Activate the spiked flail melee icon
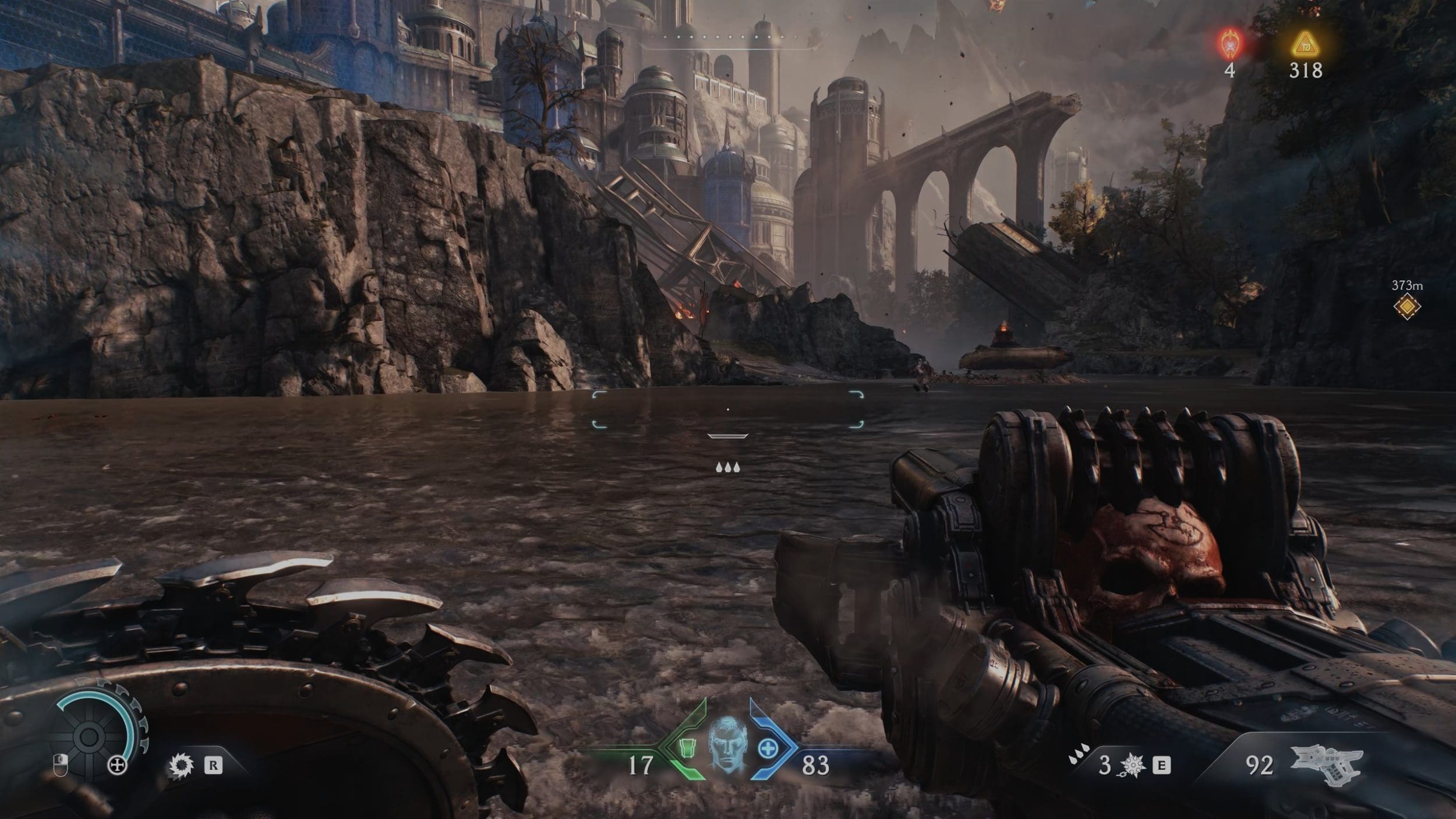The height and width of the screenshot is (819, 1456). pos(1132,765)
